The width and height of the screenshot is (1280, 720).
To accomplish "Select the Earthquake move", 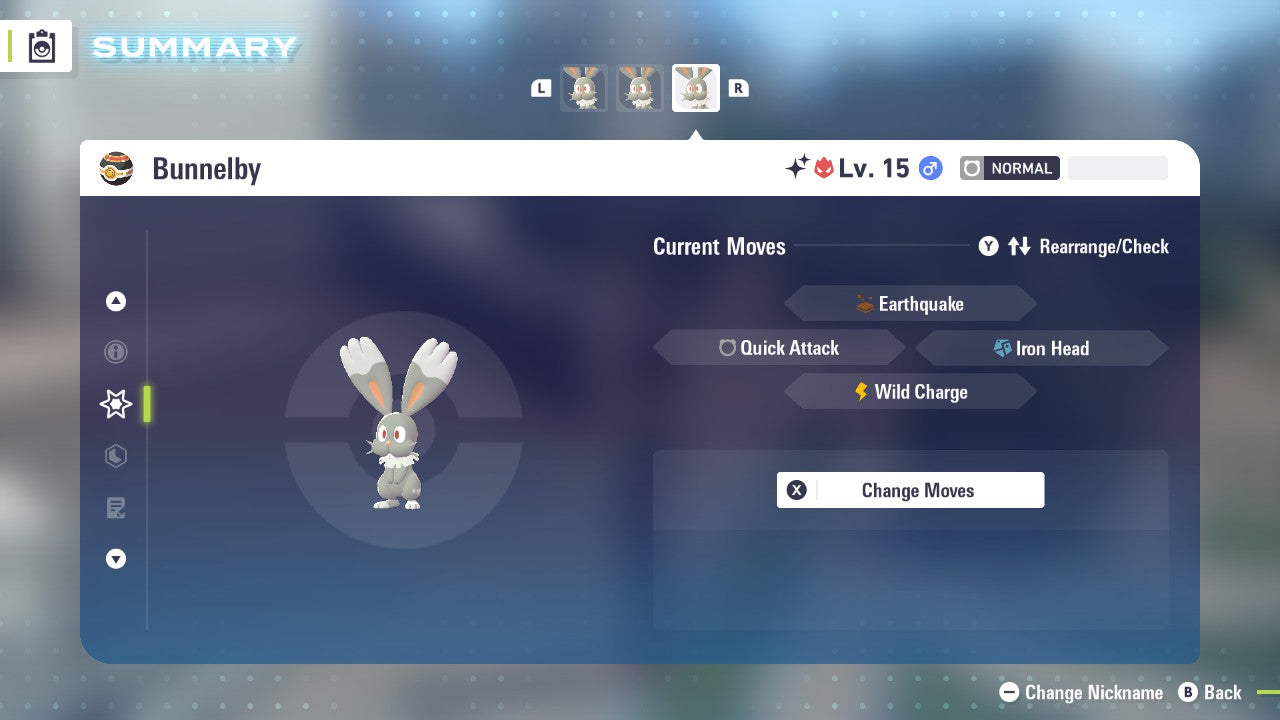I will coord(910,303).
